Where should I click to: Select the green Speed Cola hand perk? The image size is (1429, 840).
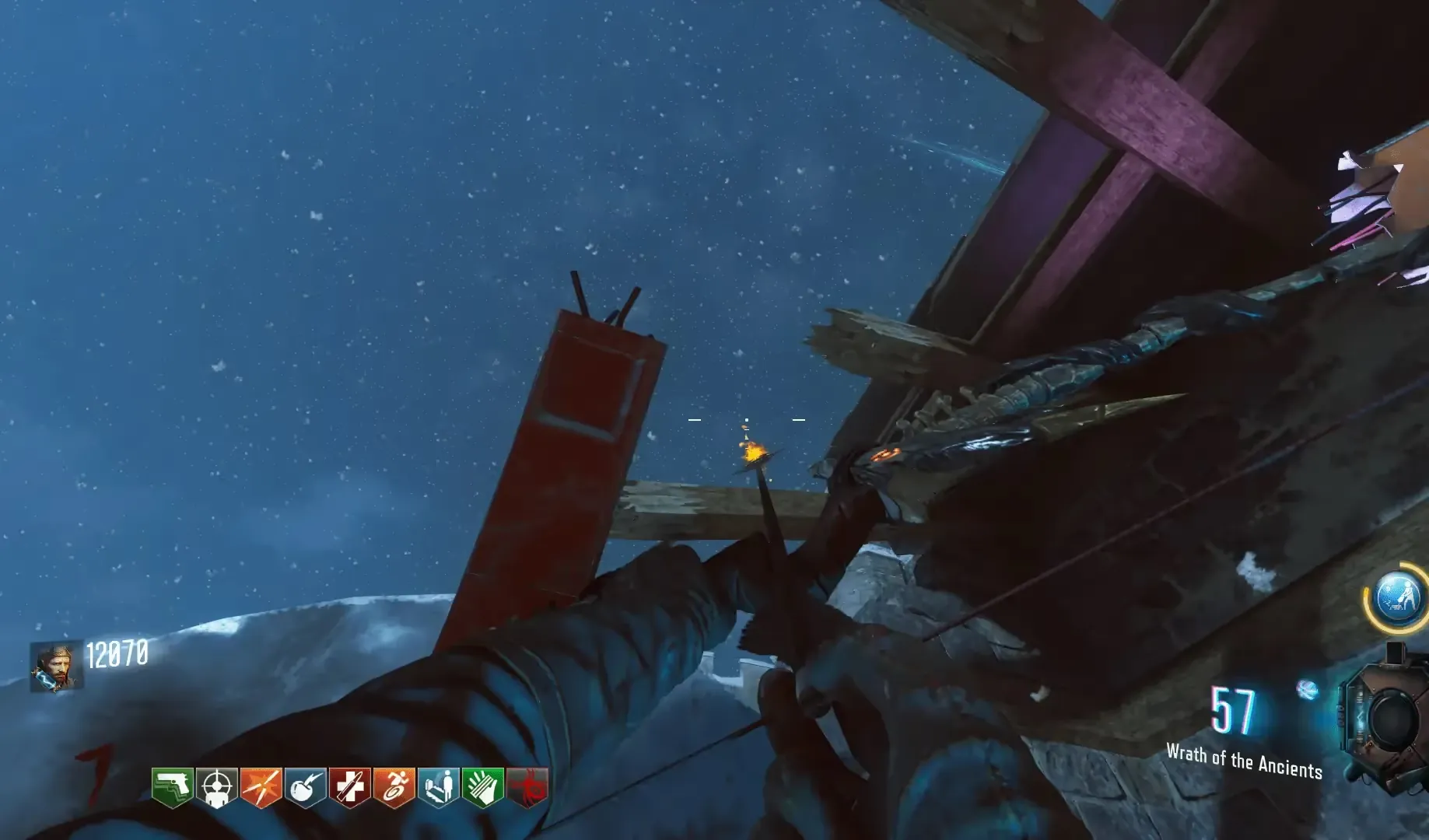pyautogui.click(x=482, y=787)
